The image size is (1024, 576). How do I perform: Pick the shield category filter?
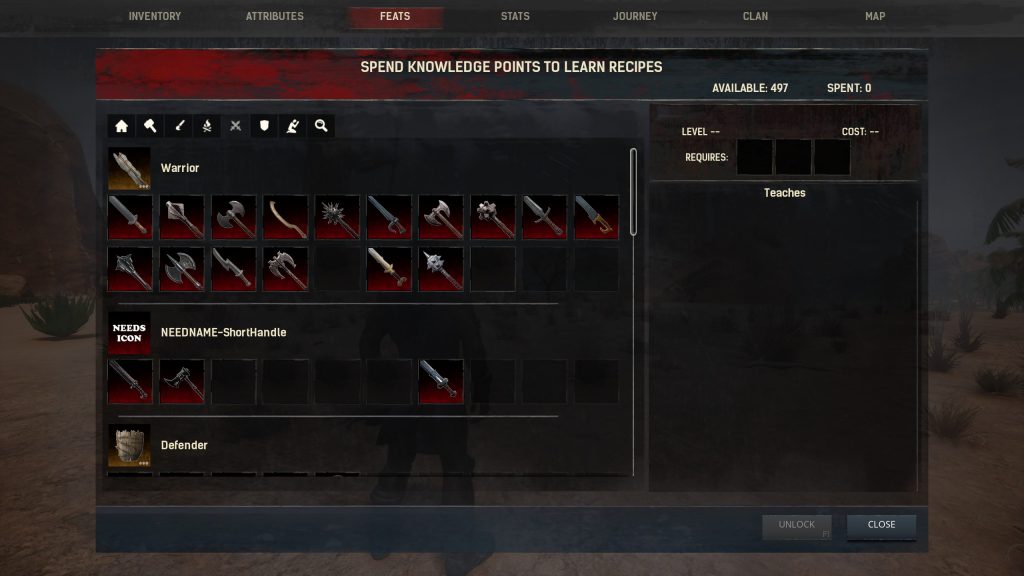pos(264,126)
